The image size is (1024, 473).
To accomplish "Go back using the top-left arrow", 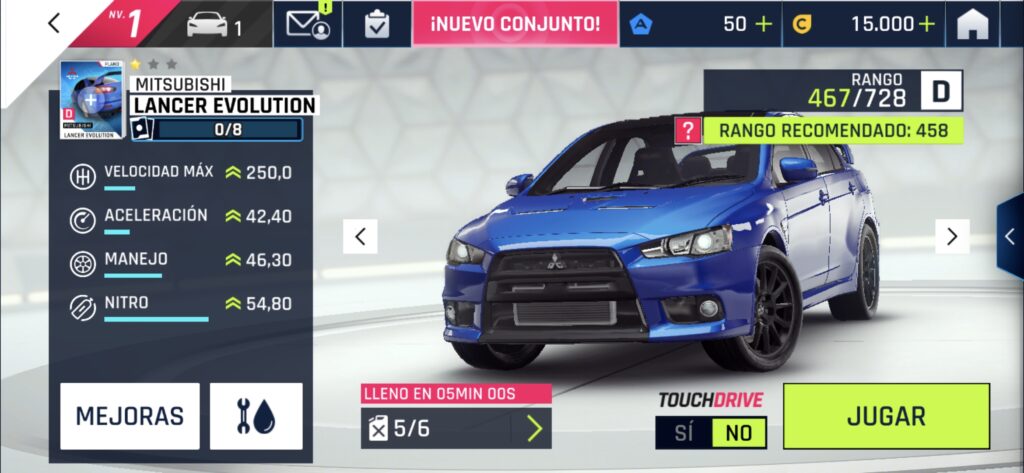I will pyautogui.click(x=54, y=24).
